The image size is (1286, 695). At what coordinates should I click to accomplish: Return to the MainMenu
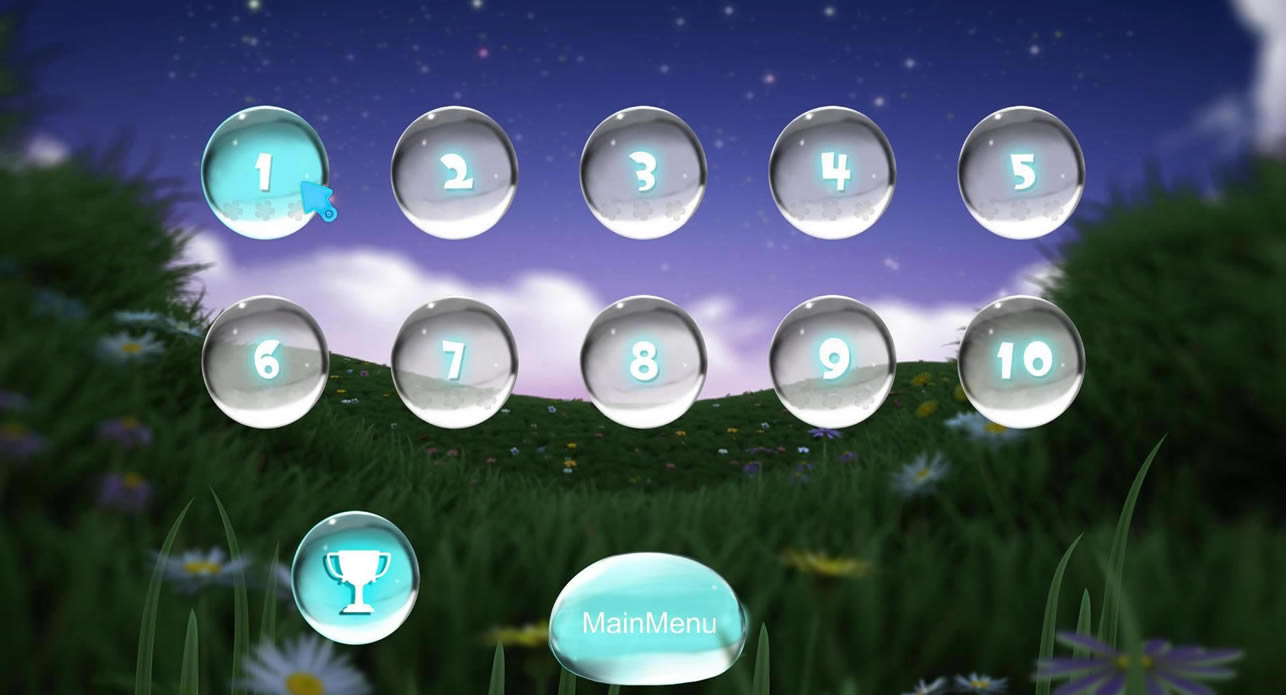click(x=648, y=620)
